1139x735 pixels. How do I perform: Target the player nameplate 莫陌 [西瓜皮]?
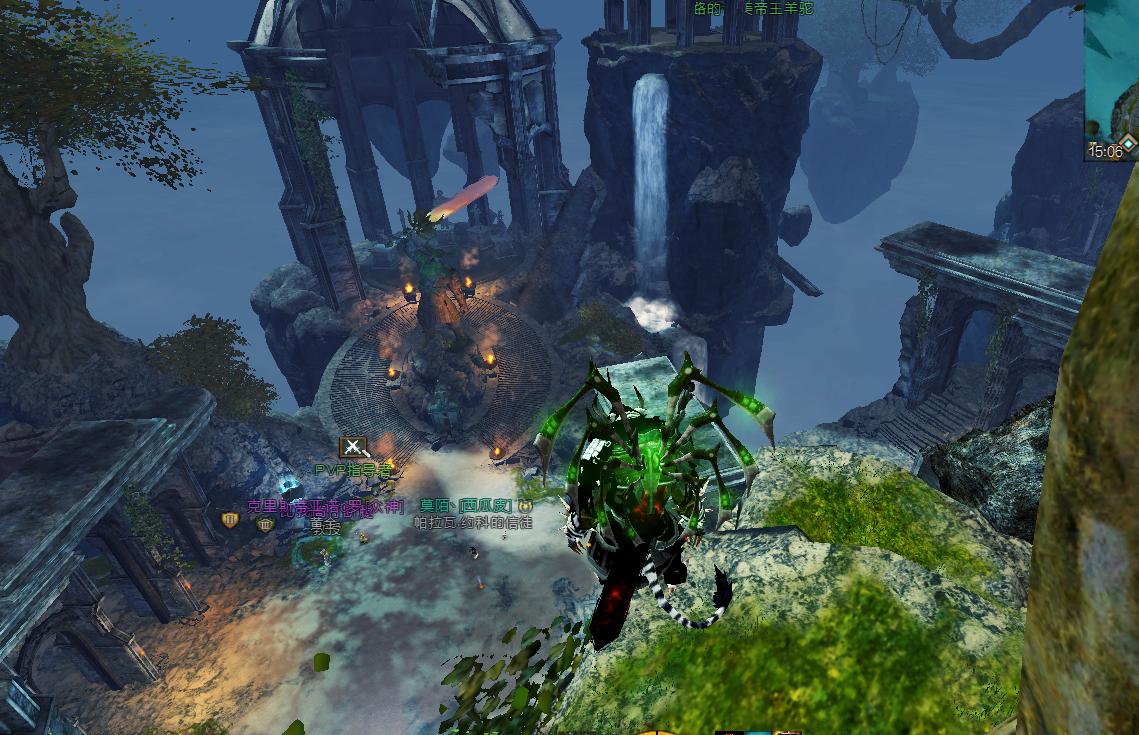point(466,506)
